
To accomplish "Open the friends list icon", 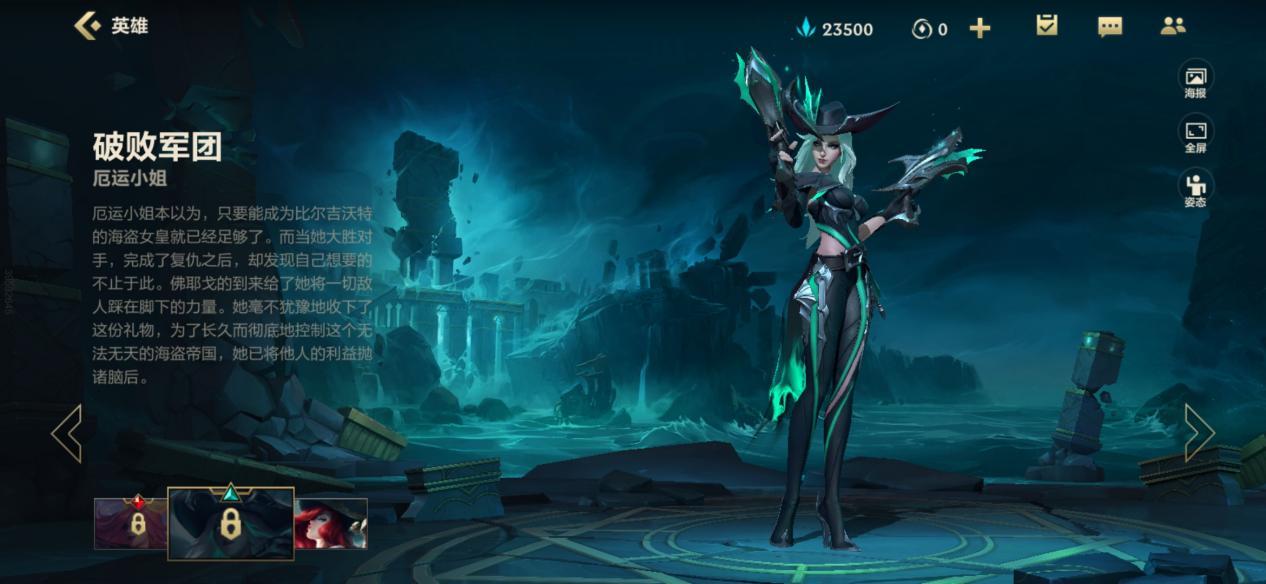I will coord(1173,26).
